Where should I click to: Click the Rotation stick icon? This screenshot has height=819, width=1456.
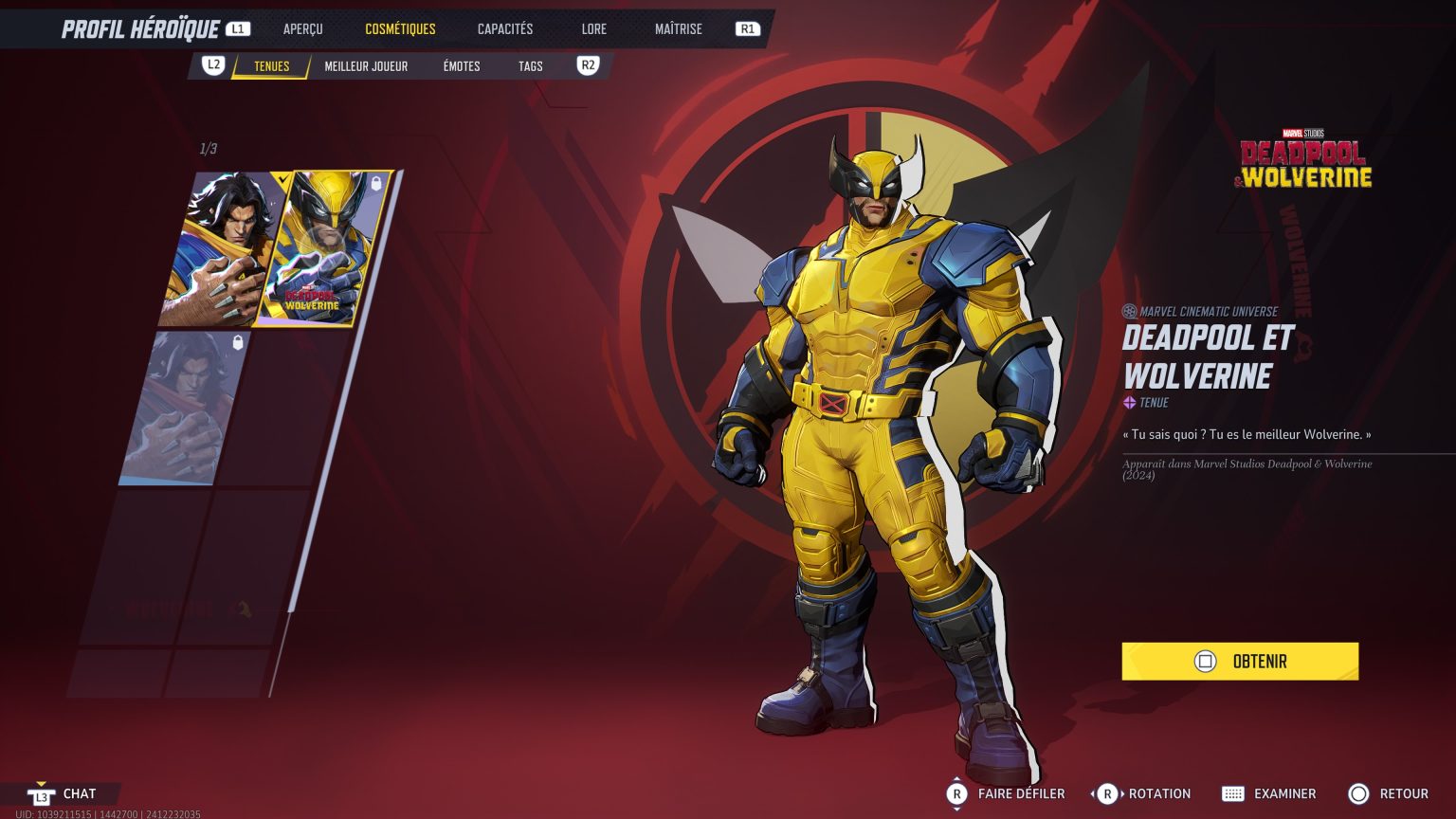pos(1105,793)
